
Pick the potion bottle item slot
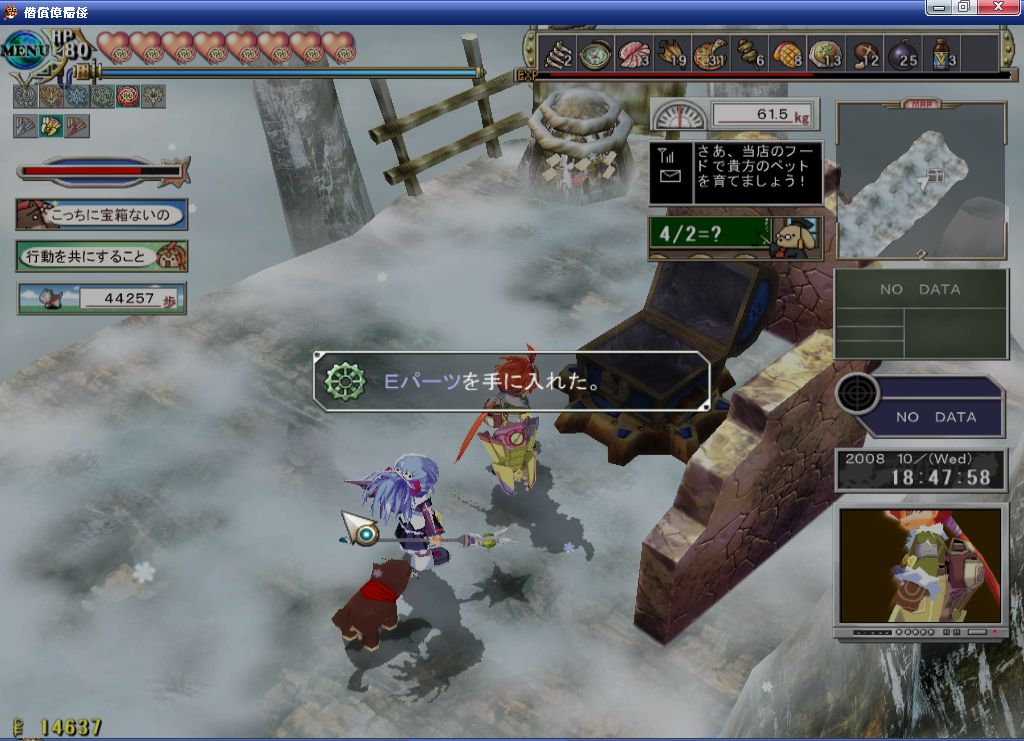click(x=942, y=53)
